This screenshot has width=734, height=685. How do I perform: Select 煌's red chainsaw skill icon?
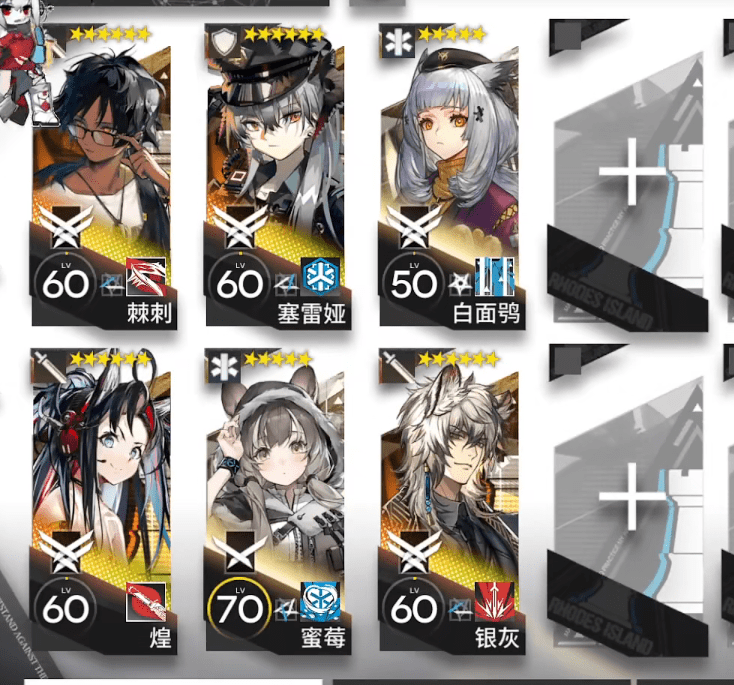(146, 603)
